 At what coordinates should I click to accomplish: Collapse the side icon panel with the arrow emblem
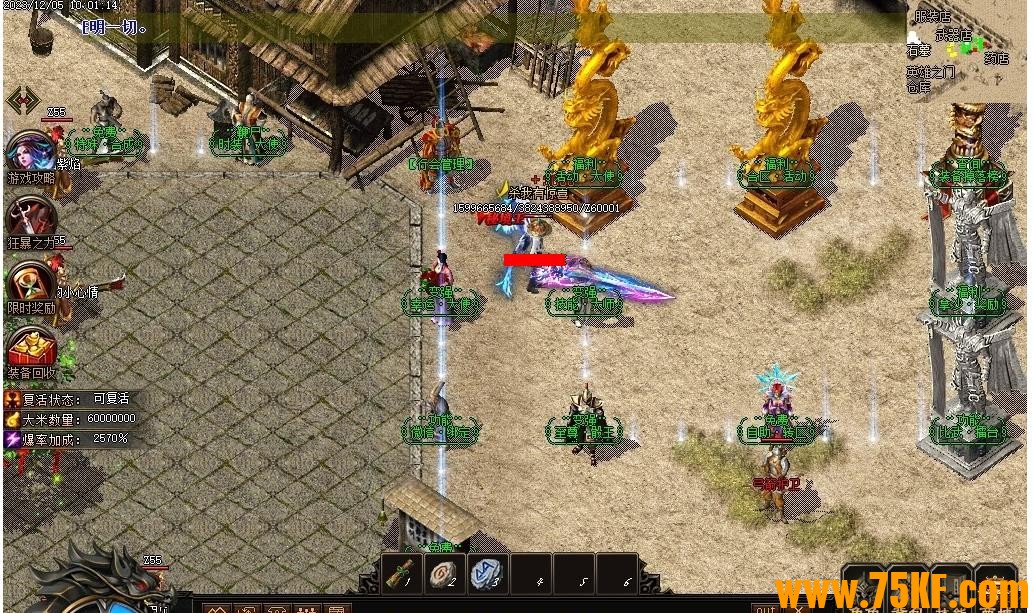click(22, 100)
